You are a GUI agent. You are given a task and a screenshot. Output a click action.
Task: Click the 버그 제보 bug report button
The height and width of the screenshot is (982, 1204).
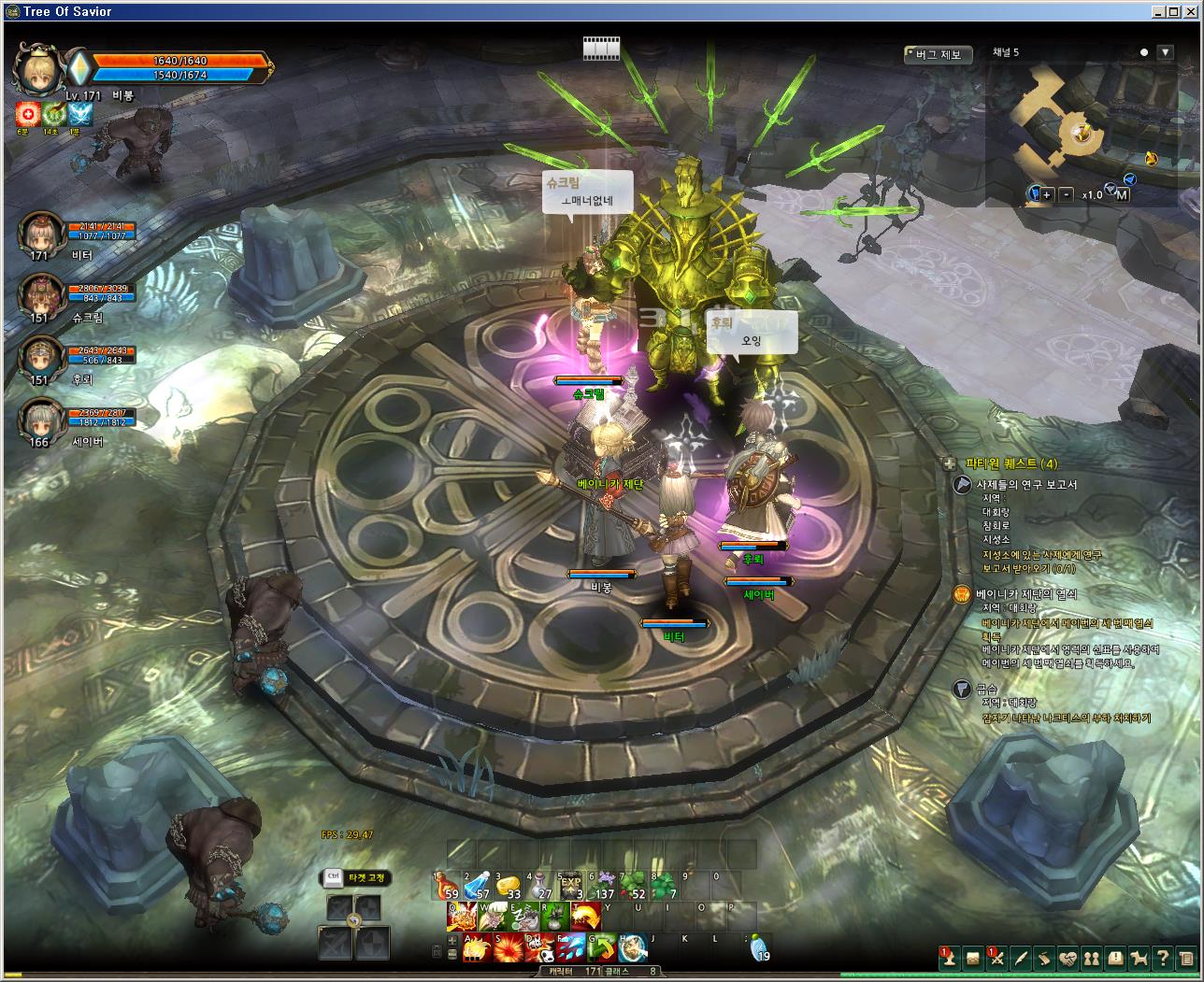(939, 55)
